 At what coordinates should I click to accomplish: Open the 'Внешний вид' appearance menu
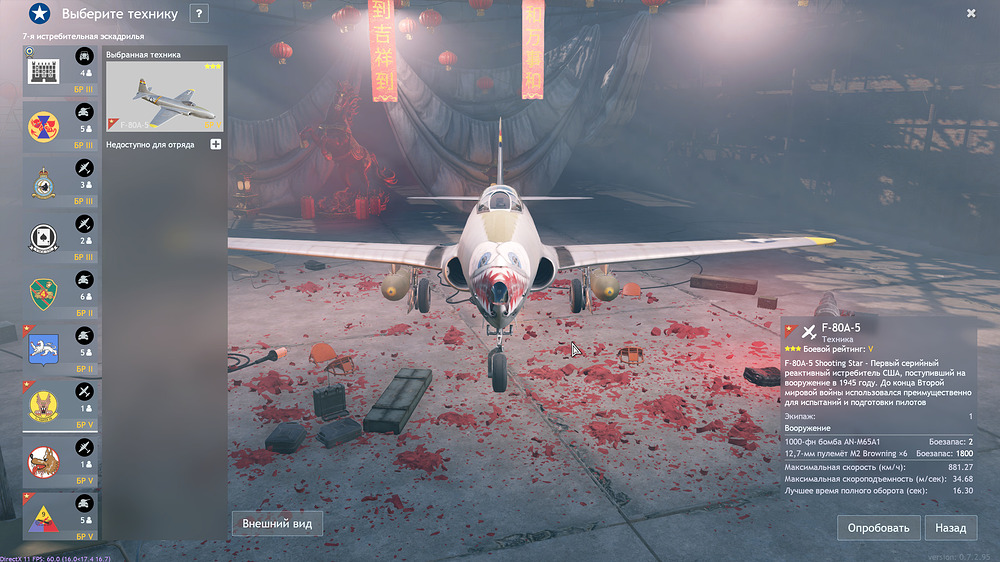pos(277,524)
